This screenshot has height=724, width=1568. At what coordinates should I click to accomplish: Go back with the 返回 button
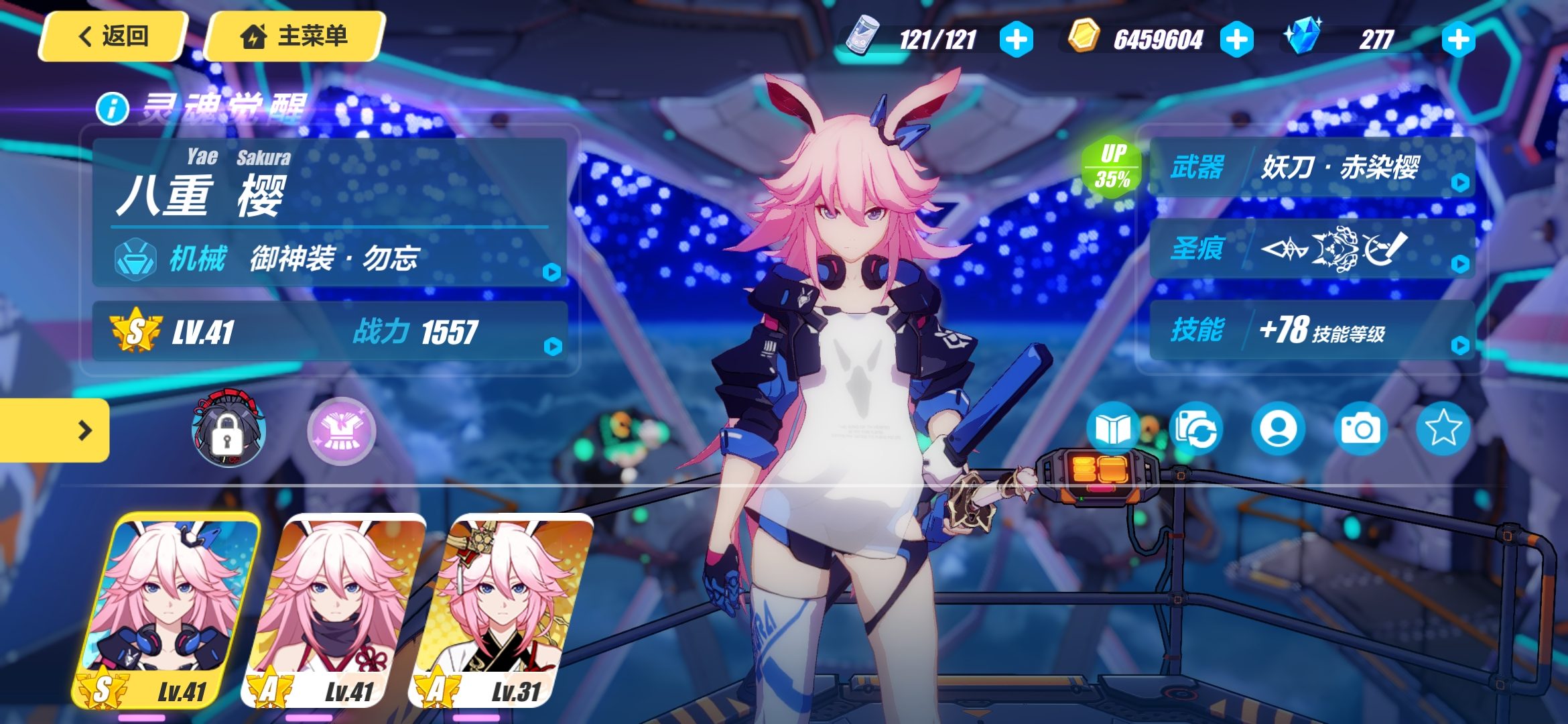click(x=113, y=36)
